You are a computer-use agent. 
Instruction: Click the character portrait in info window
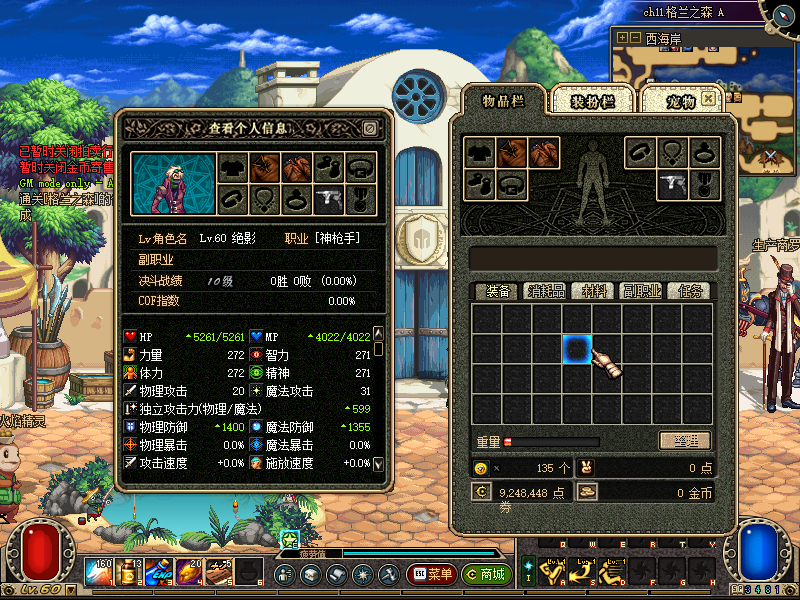(x=172, y=183)
